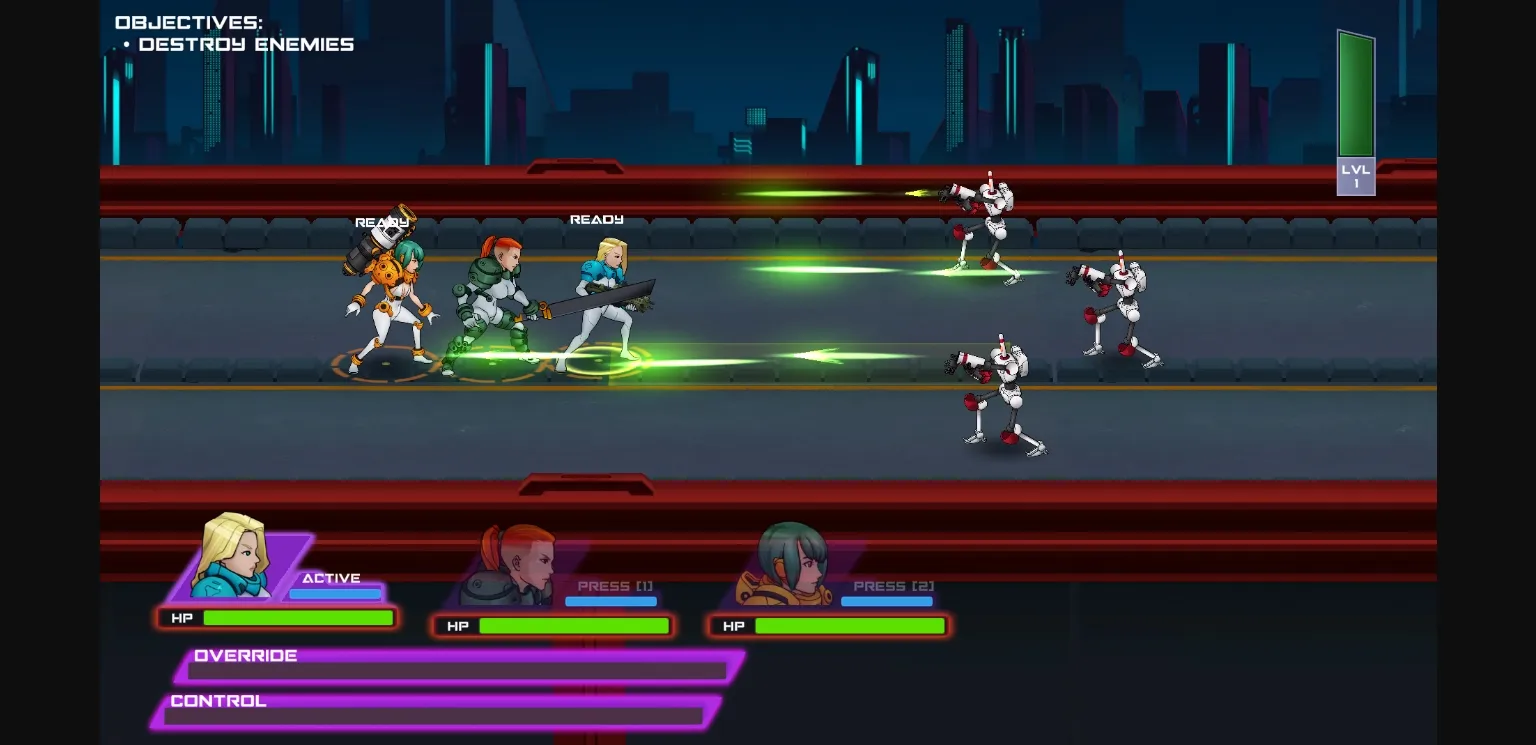This screenshot has width=1536, height=745.
Task: Click the blonde character's blue energy bar
Action: coord(336,594)
